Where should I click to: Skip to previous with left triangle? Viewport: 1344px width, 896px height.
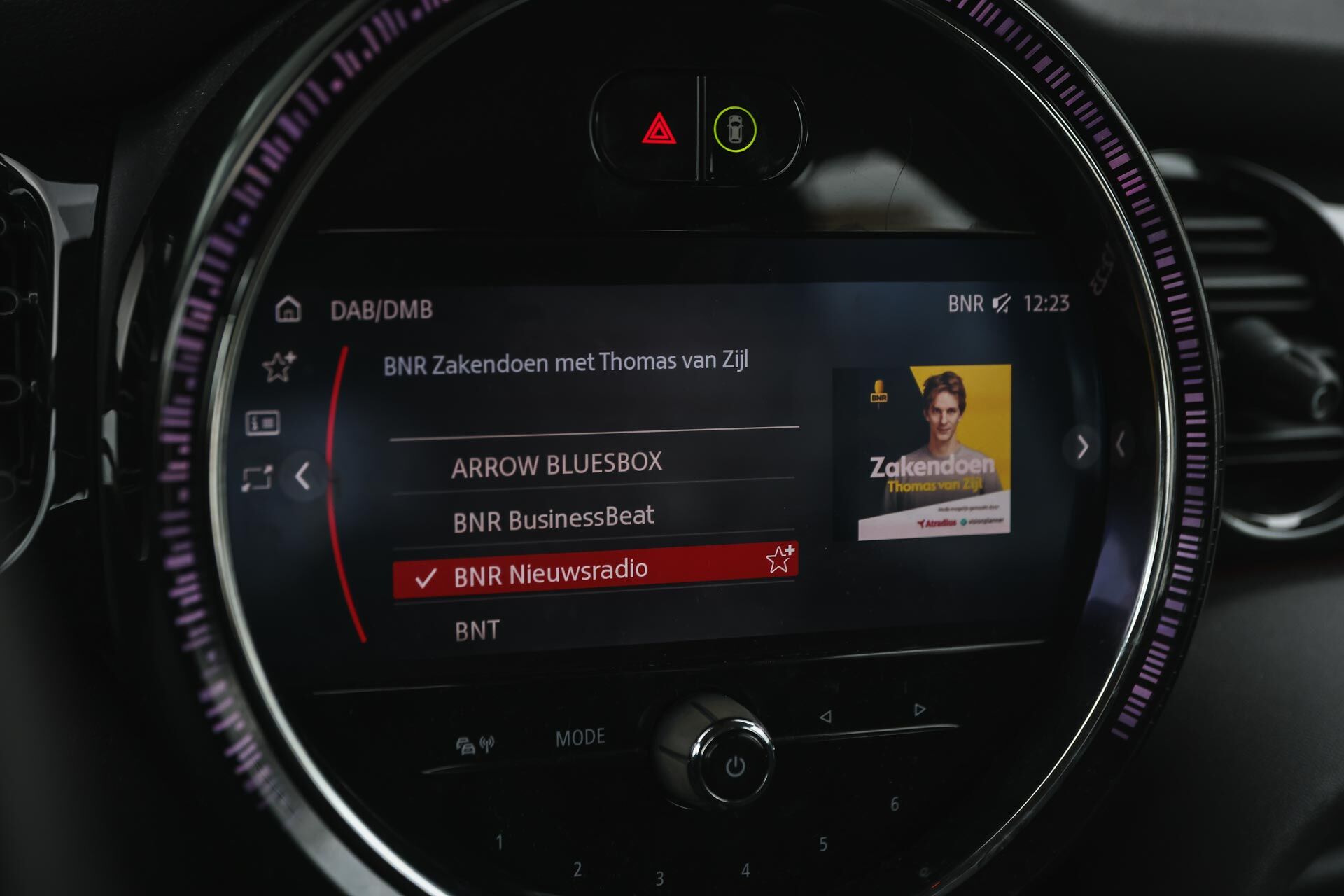click(x=826, y=717)
